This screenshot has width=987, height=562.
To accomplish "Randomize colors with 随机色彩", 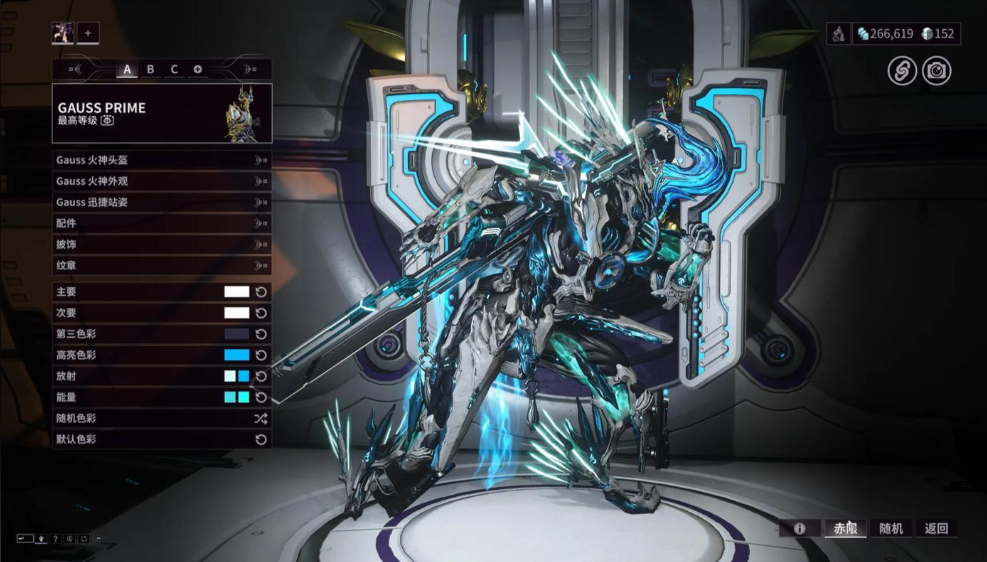I will (161, 418).
